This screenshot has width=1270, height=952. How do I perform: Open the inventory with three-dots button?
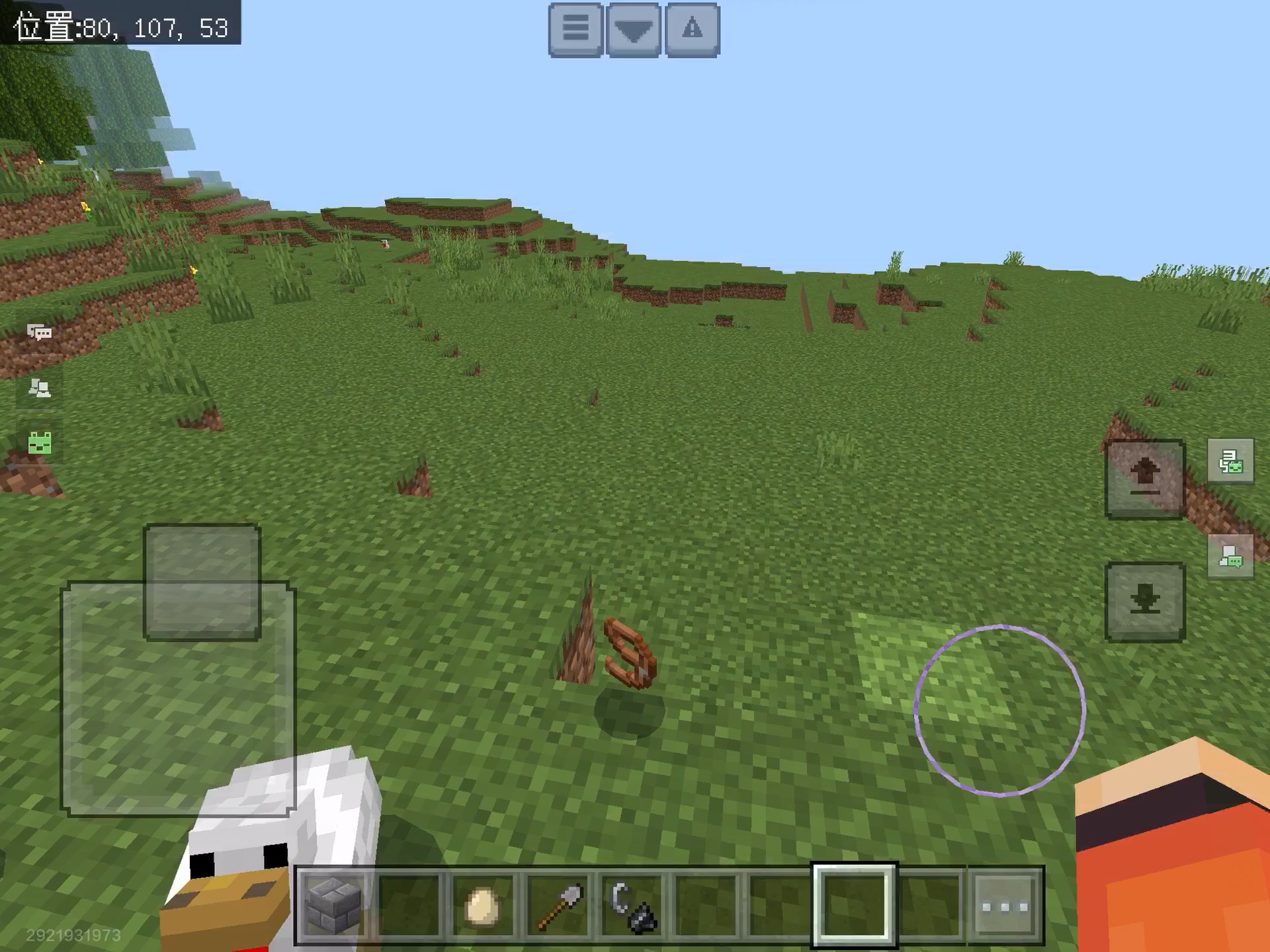click(x=1005, y=905)
